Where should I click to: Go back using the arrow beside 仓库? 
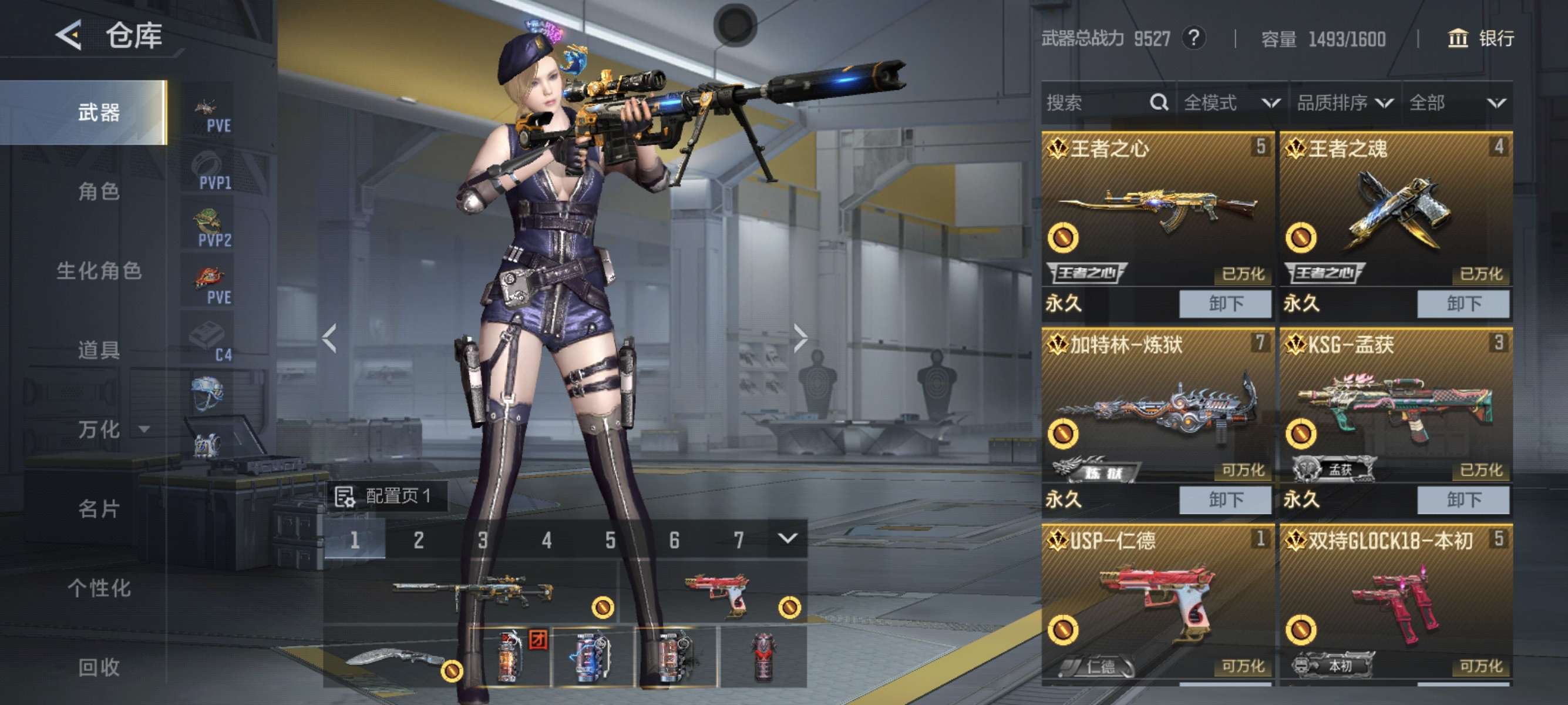pyautogui.click(x=69, y=35)
